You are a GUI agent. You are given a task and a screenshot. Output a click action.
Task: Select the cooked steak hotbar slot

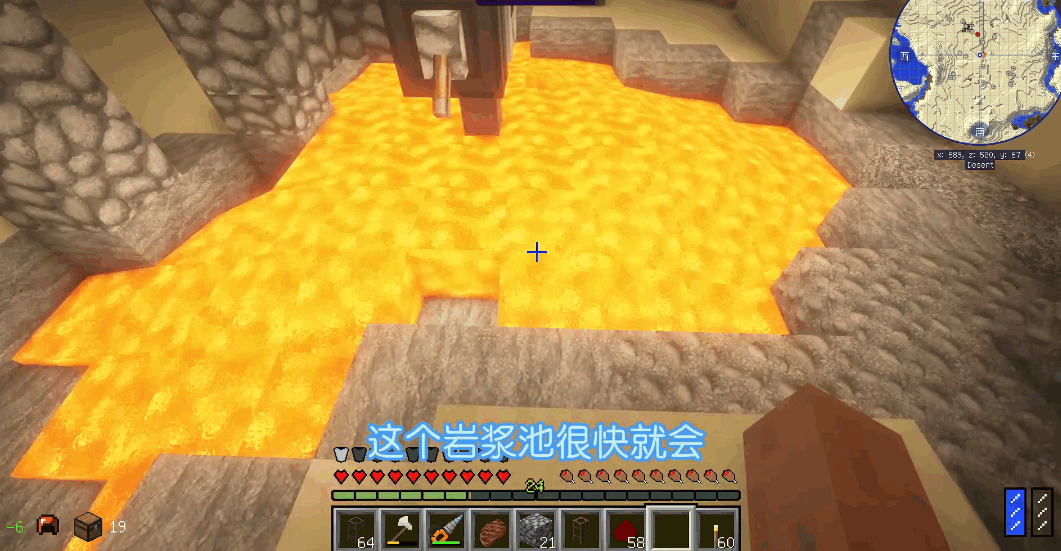[x=490, y=529]
